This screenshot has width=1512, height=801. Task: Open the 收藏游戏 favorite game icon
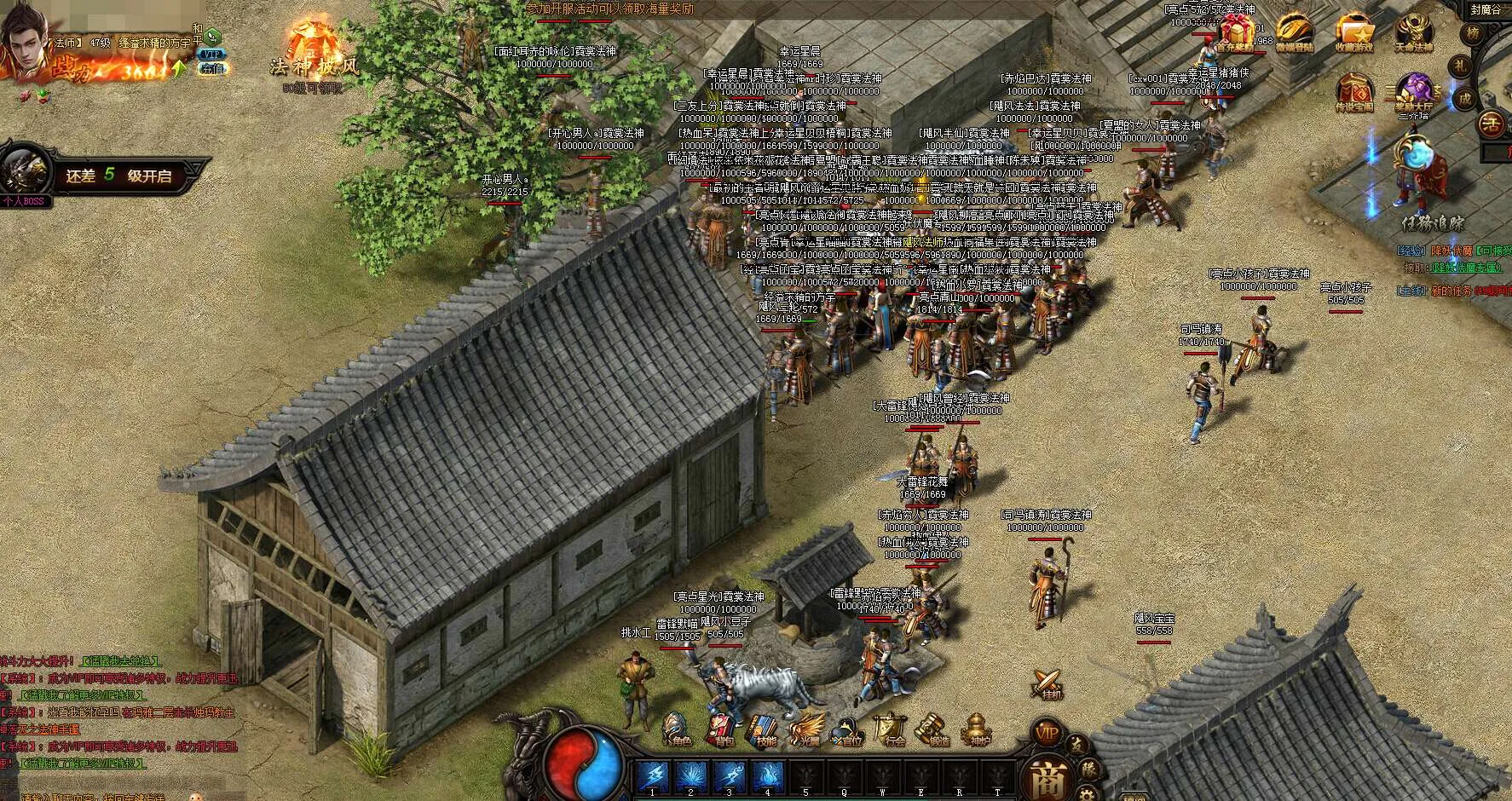(x=1353, y=34)
